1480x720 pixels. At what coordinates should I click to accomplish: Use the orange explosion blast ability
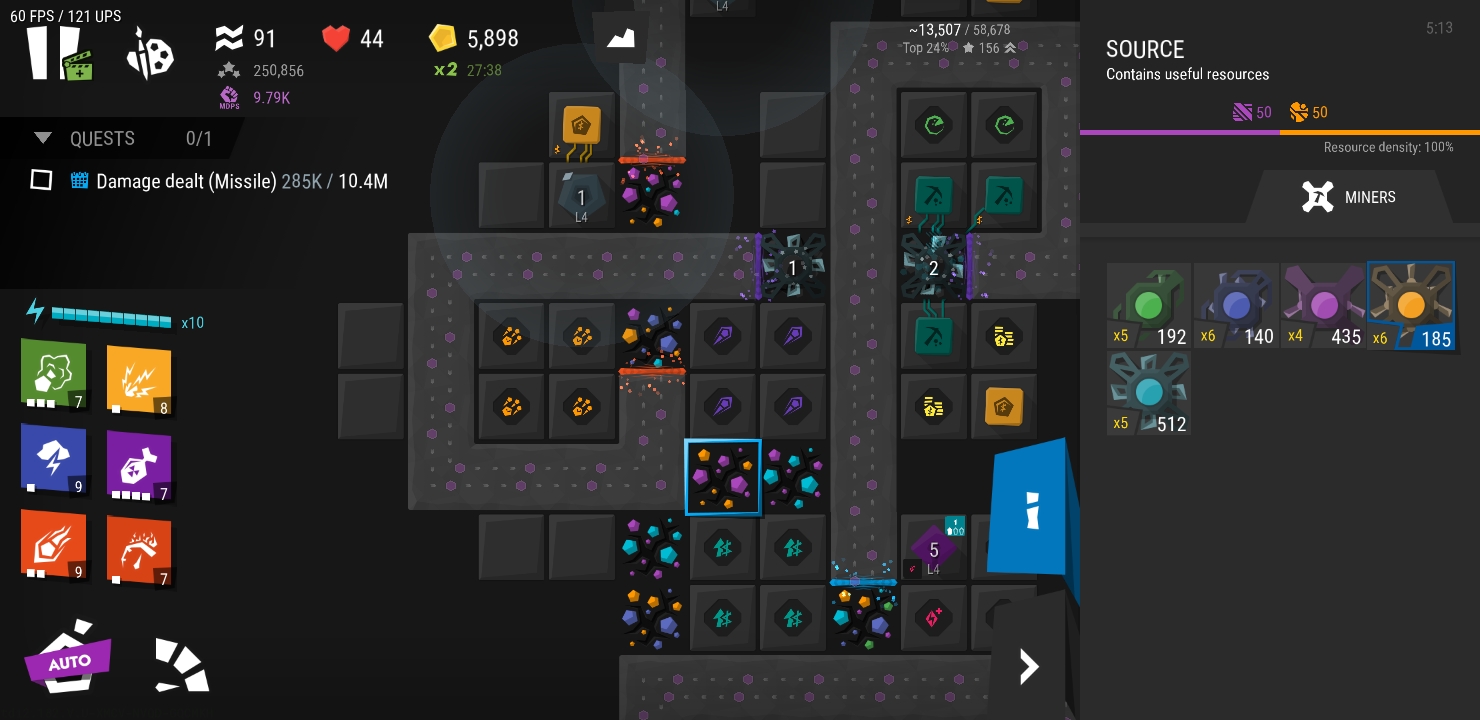139,379
